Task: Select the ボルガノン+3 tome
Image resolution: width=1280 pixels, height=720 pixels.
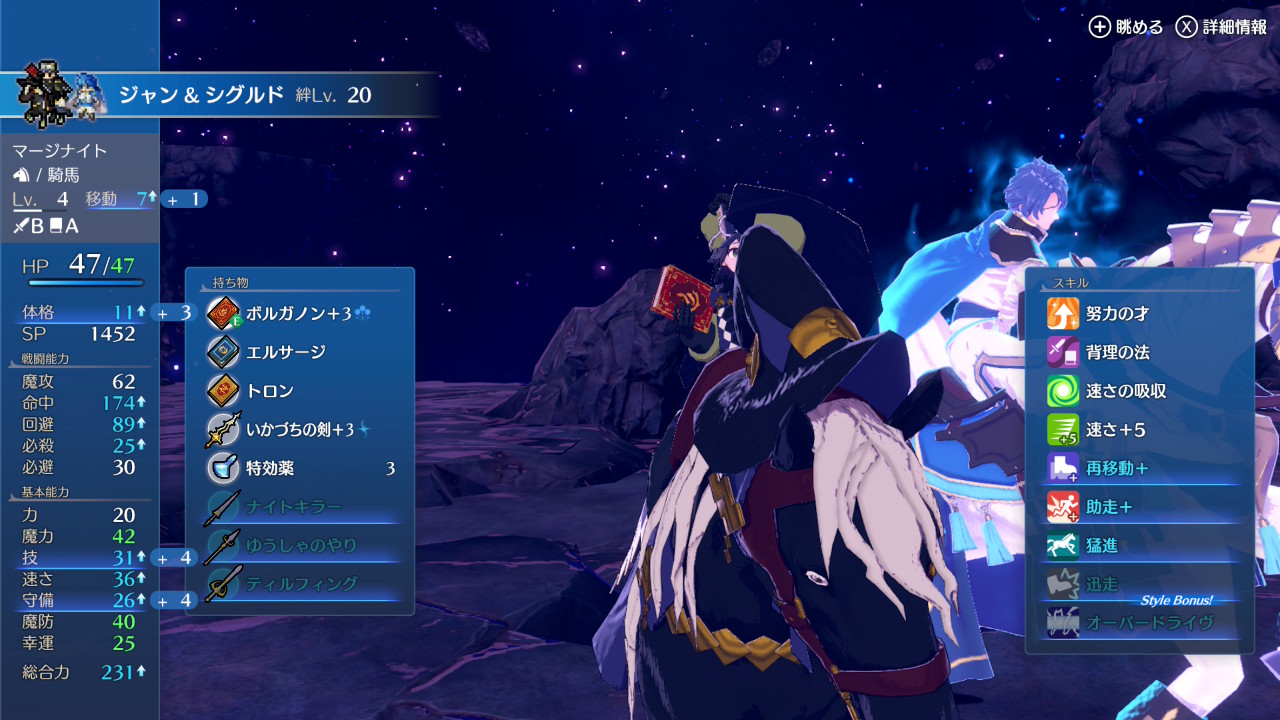Action: click(299, 313)
